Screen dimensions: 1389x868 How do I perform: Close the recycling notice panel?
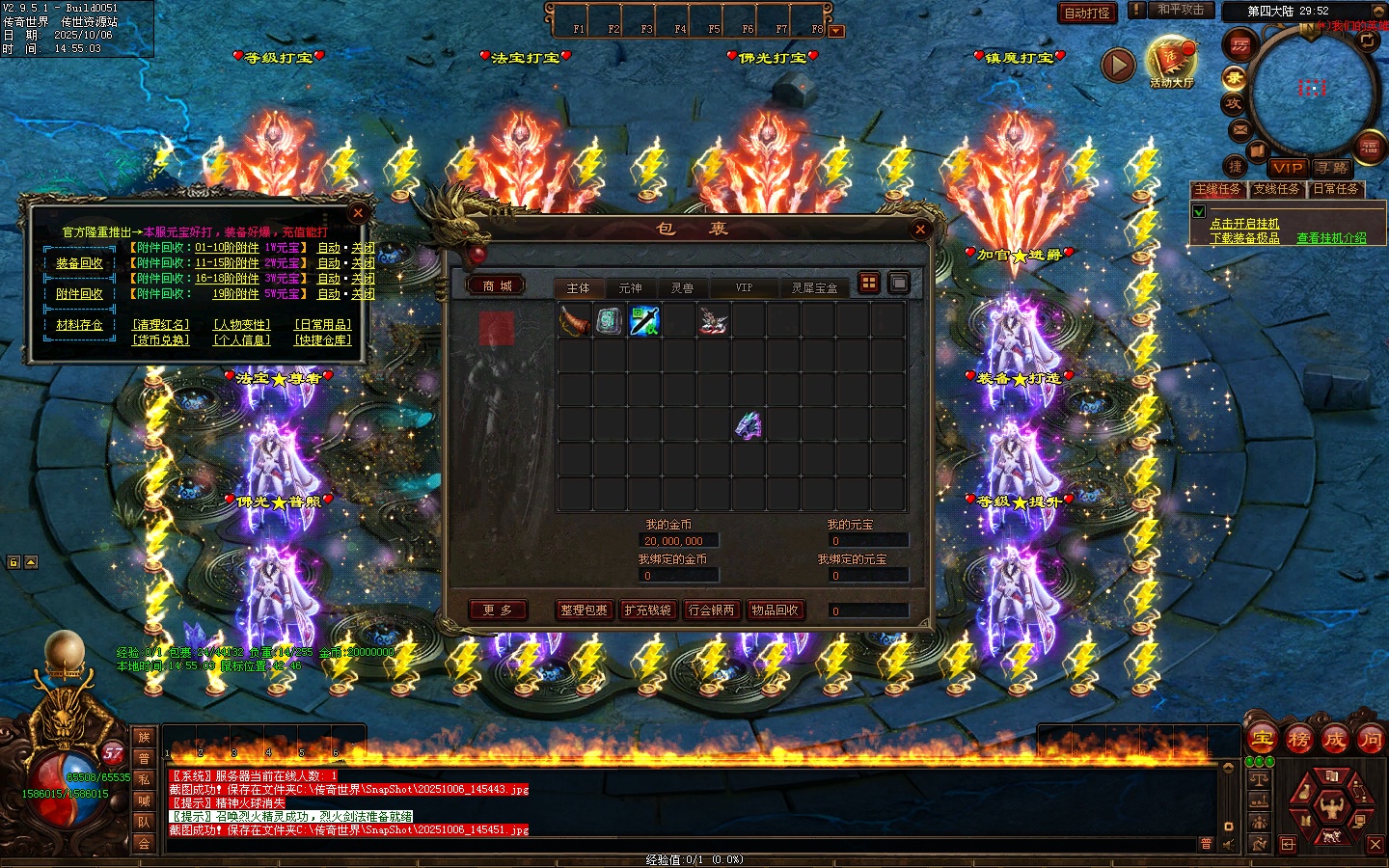pos(358,213)
